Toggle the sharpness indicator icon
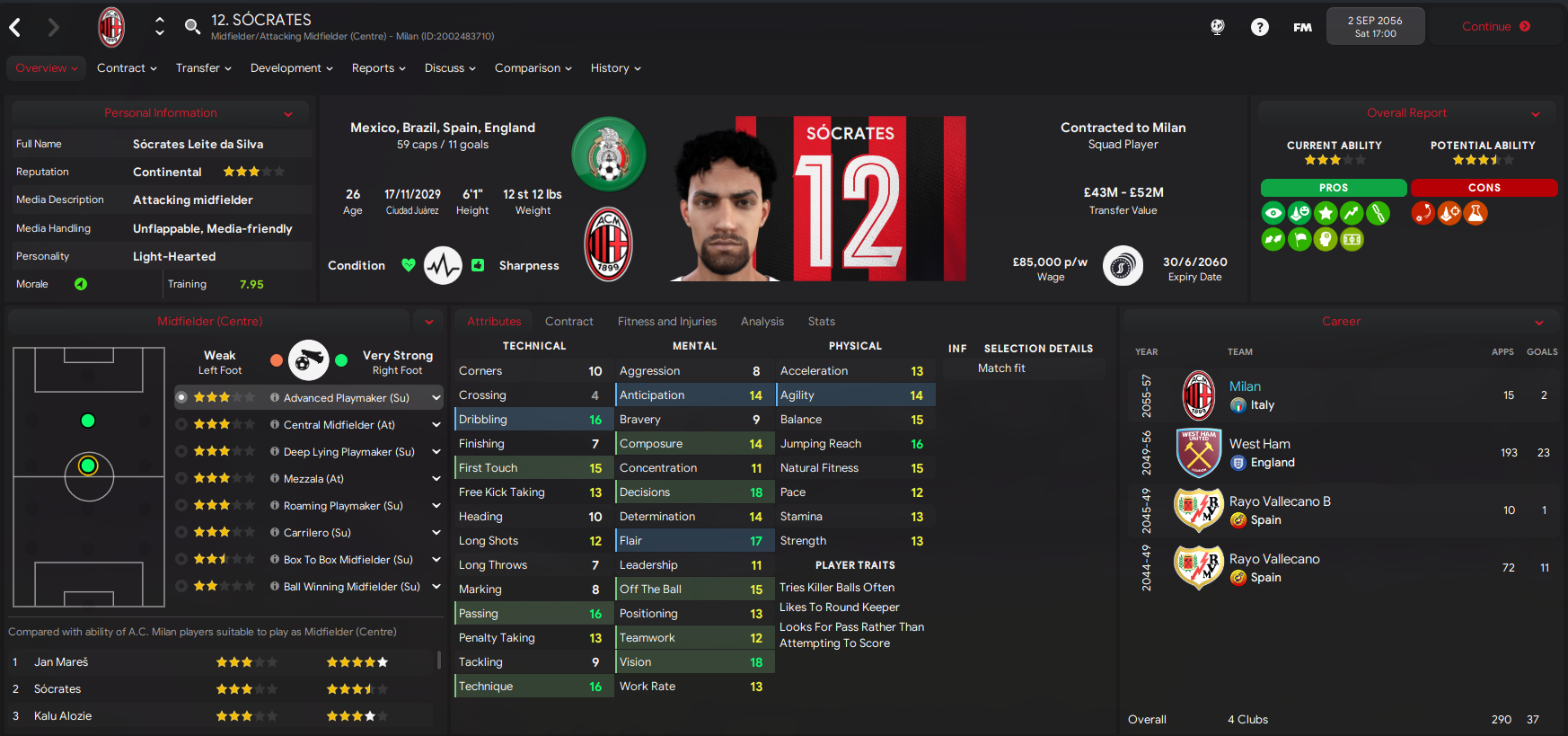Viewport: 1568px width, 736px height. point(478,265)
